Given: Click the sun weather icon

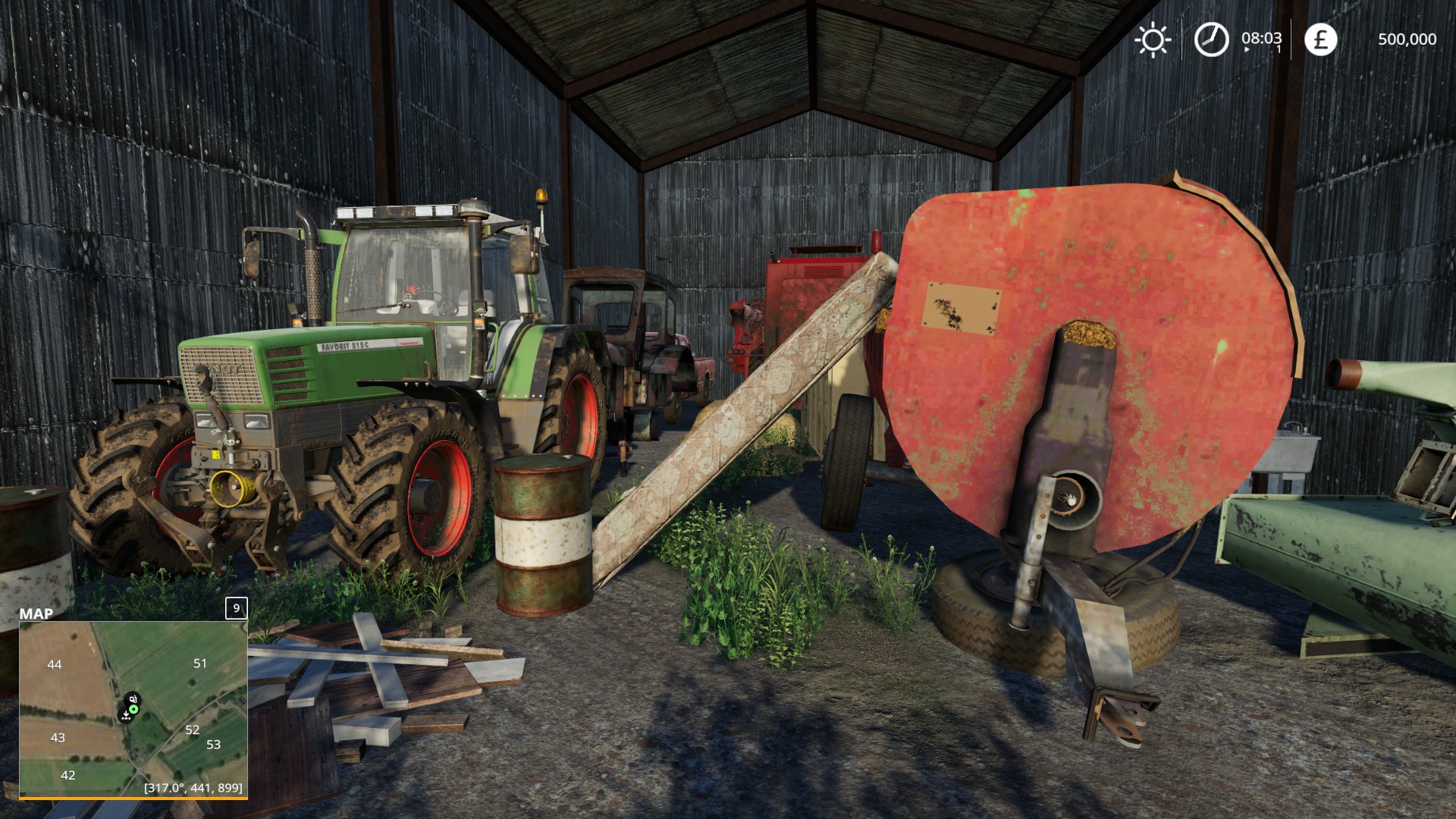Looking at the screenshot, I should point(1153,39).
